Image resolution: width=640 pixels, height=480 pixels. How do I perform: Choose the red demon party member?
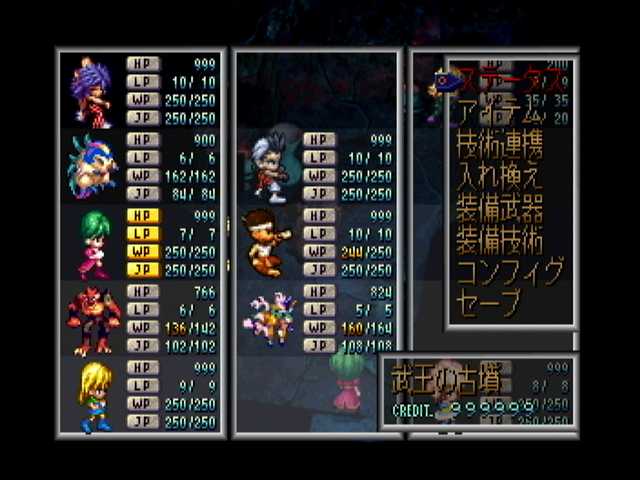tap(93, 318)
